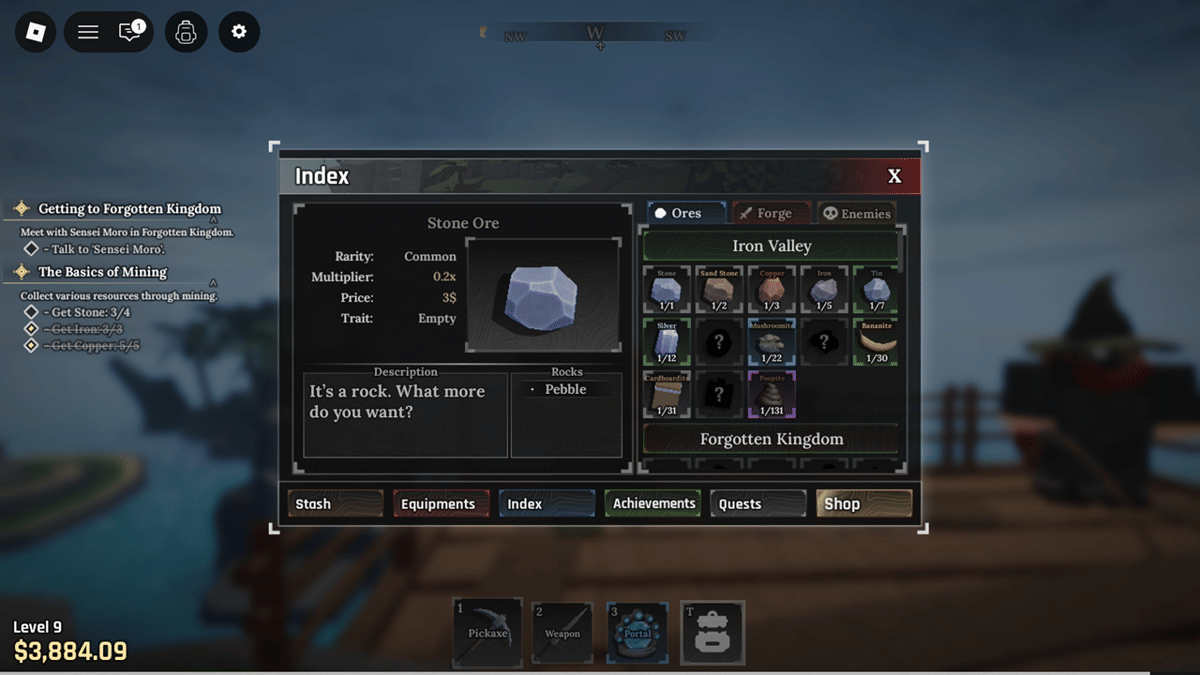Close the Index window
Image resolution: width=1200 pixels, height=675 pixels.
[x=894, y=176]
